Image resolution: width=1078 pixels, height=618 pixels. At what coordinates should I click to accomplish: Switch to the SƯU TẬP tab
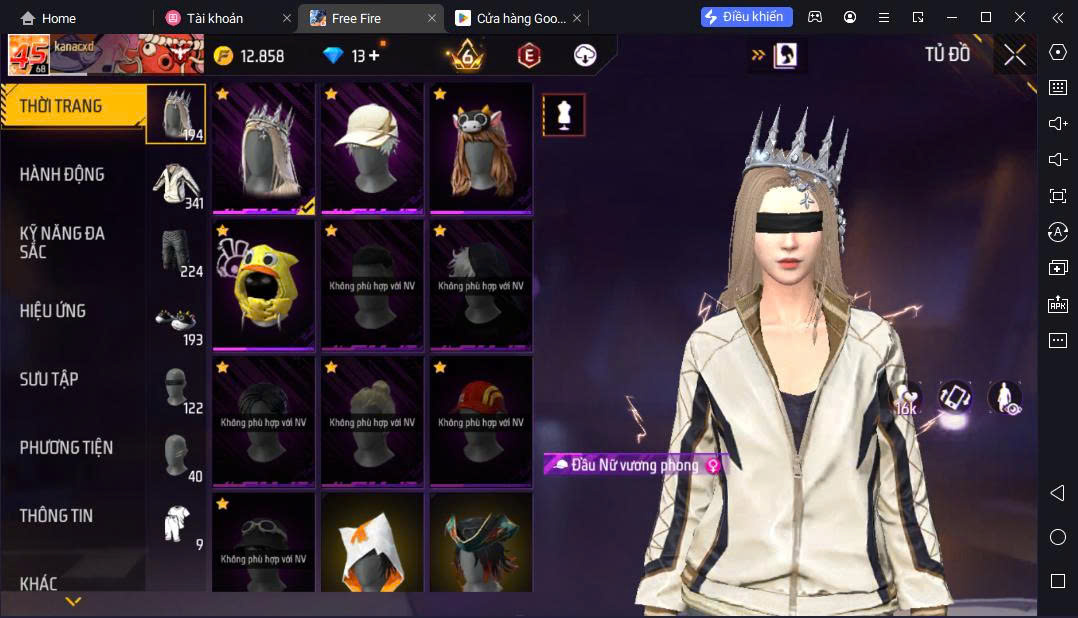tap(49, 379)
